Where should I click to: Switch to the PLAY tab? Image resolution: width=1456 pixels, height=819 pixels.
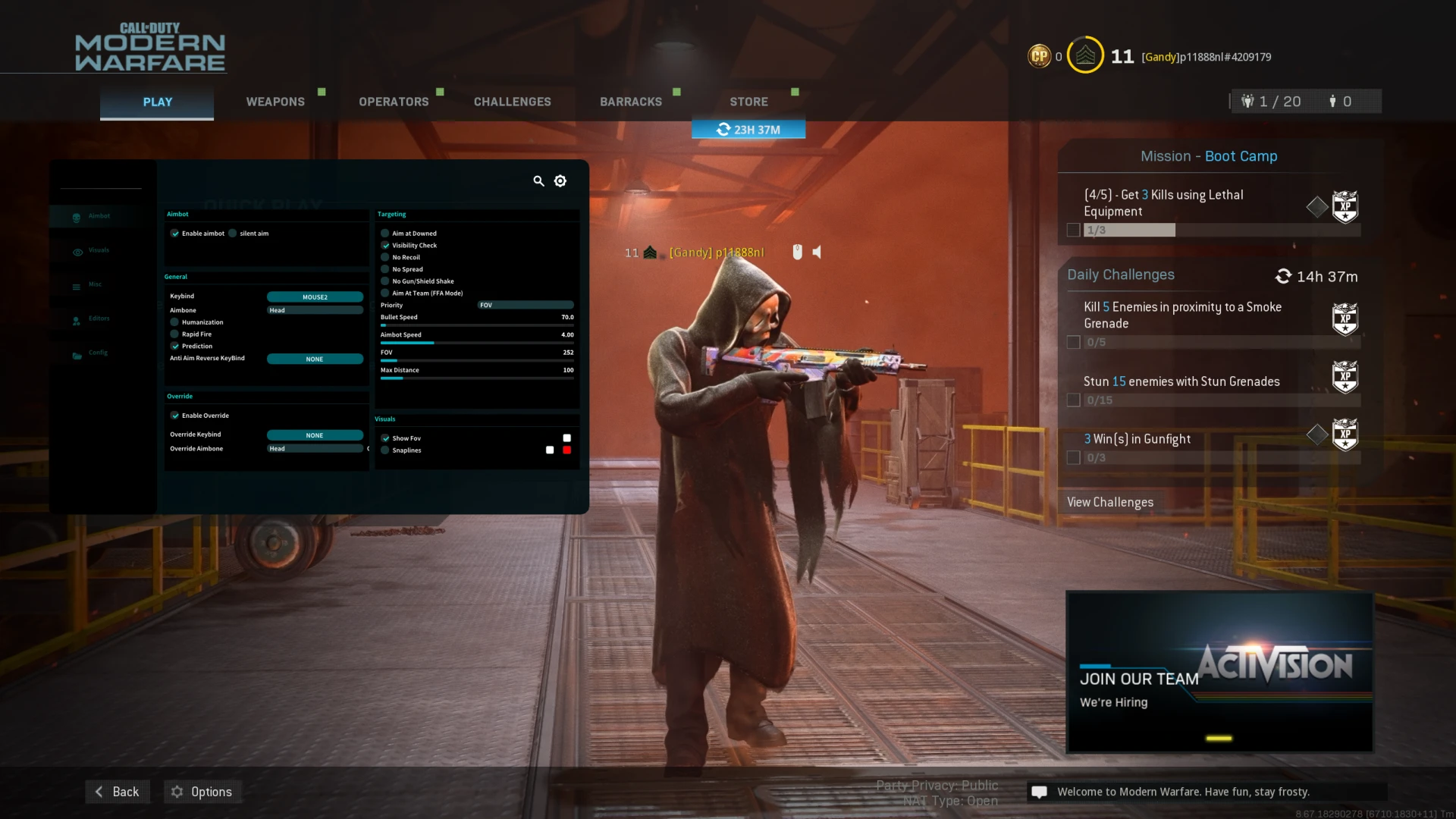pos(157,102)
